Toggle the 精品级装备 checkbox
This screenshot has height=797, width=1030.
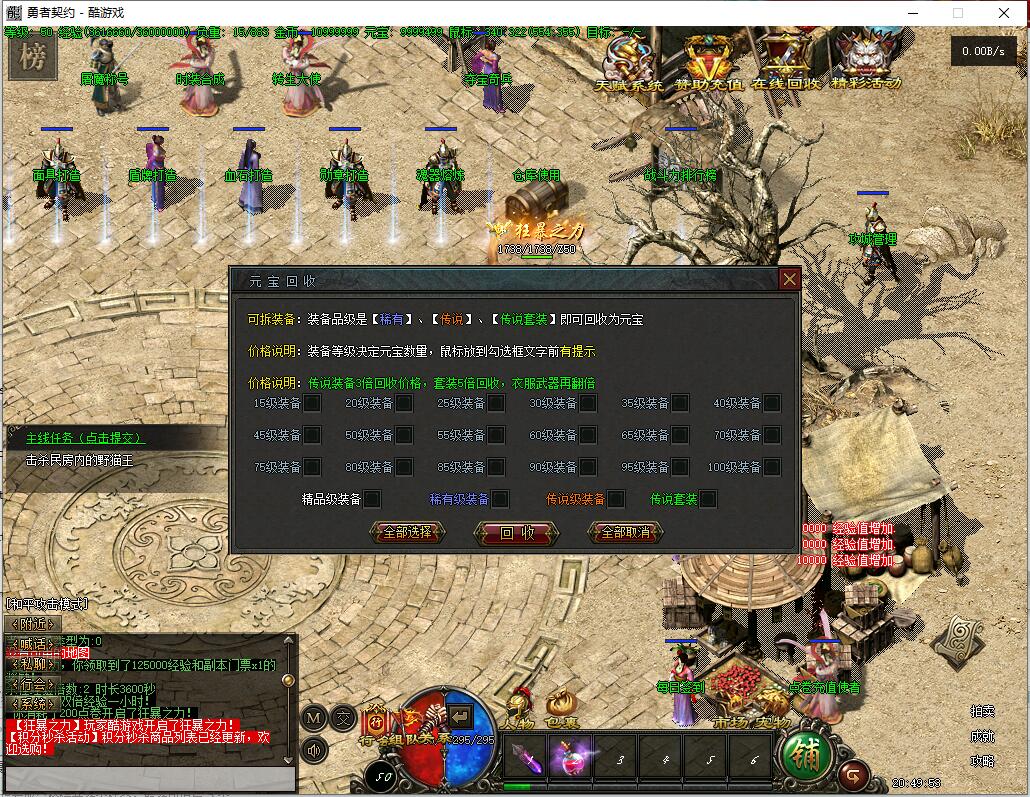coord(372,499)
